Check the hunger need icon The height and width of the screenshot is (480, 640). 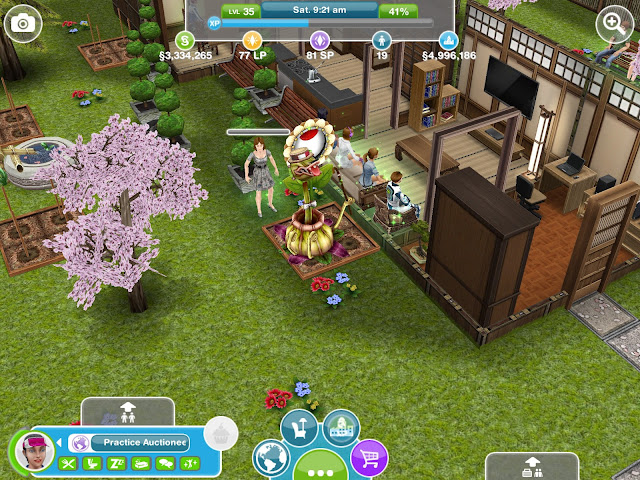(x=68, y=463)
